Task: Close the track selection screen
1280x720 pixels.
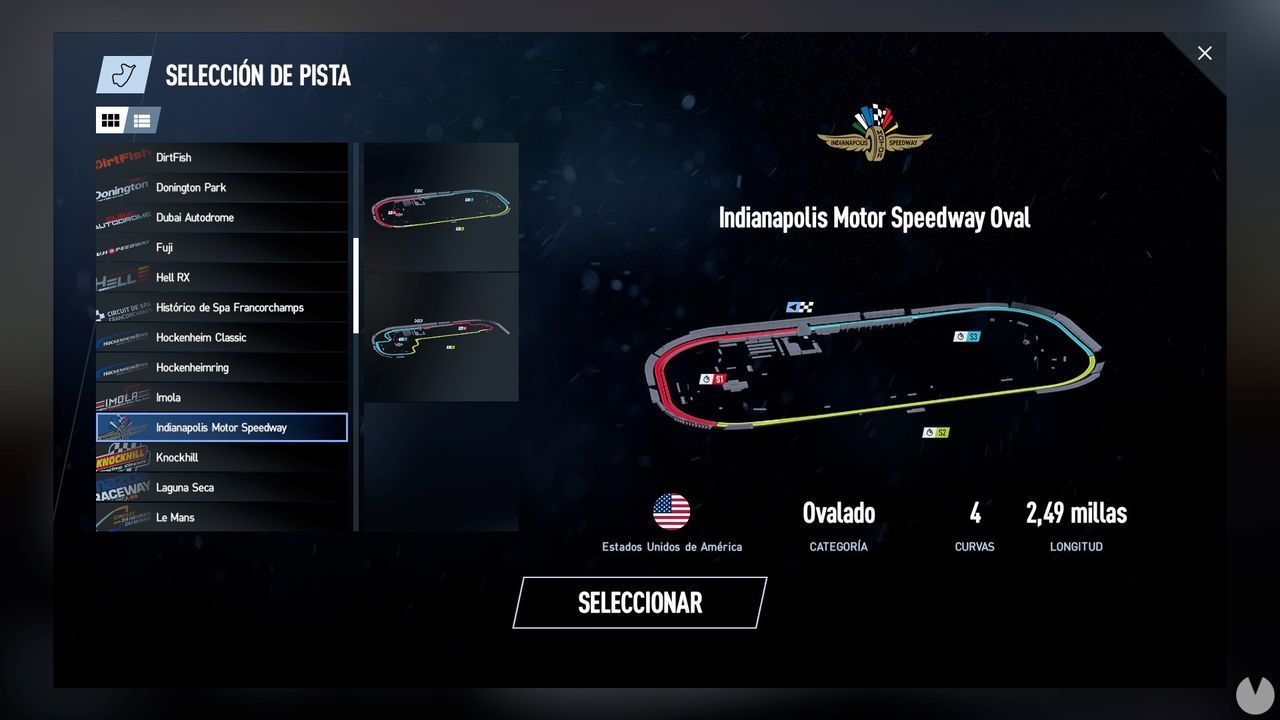Action: pos(1204,53)
